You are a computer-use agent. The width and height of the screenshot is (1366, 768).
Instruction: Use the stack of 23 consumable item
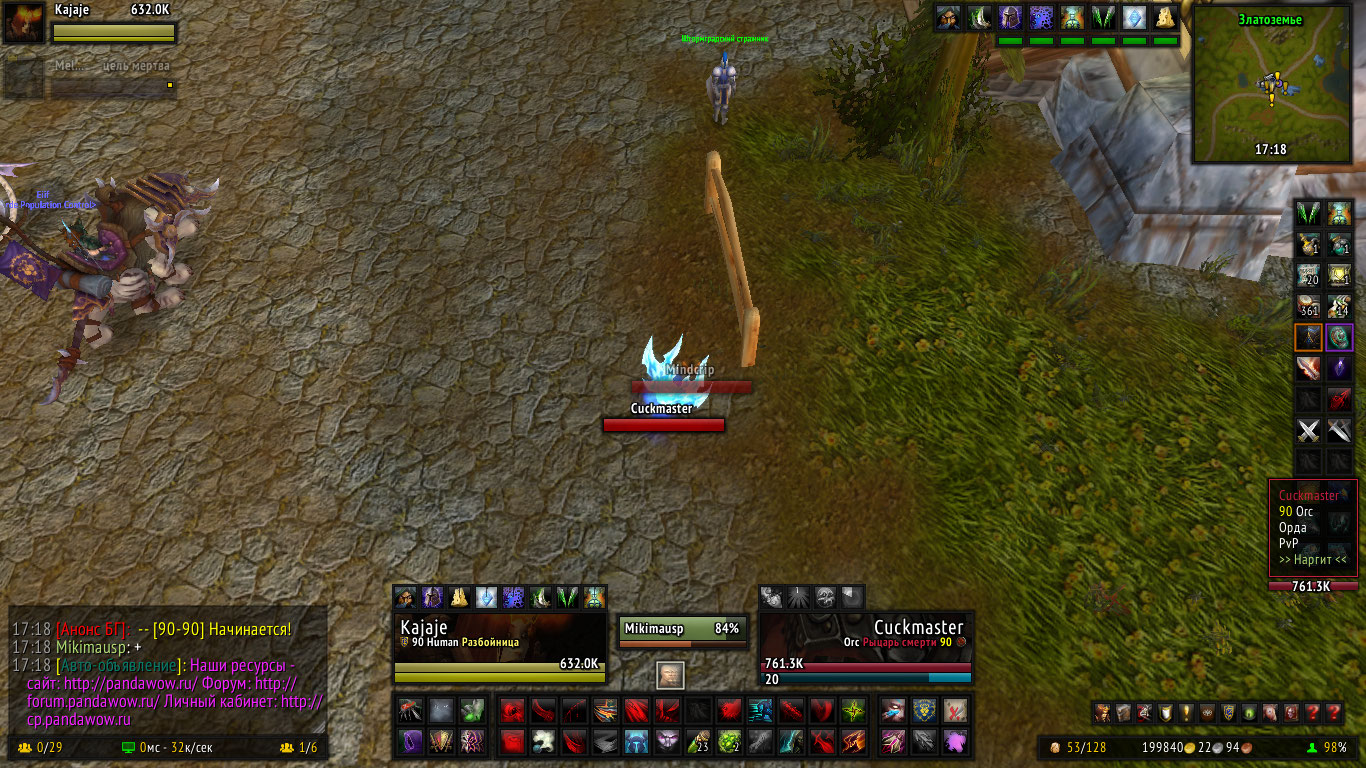698,741
